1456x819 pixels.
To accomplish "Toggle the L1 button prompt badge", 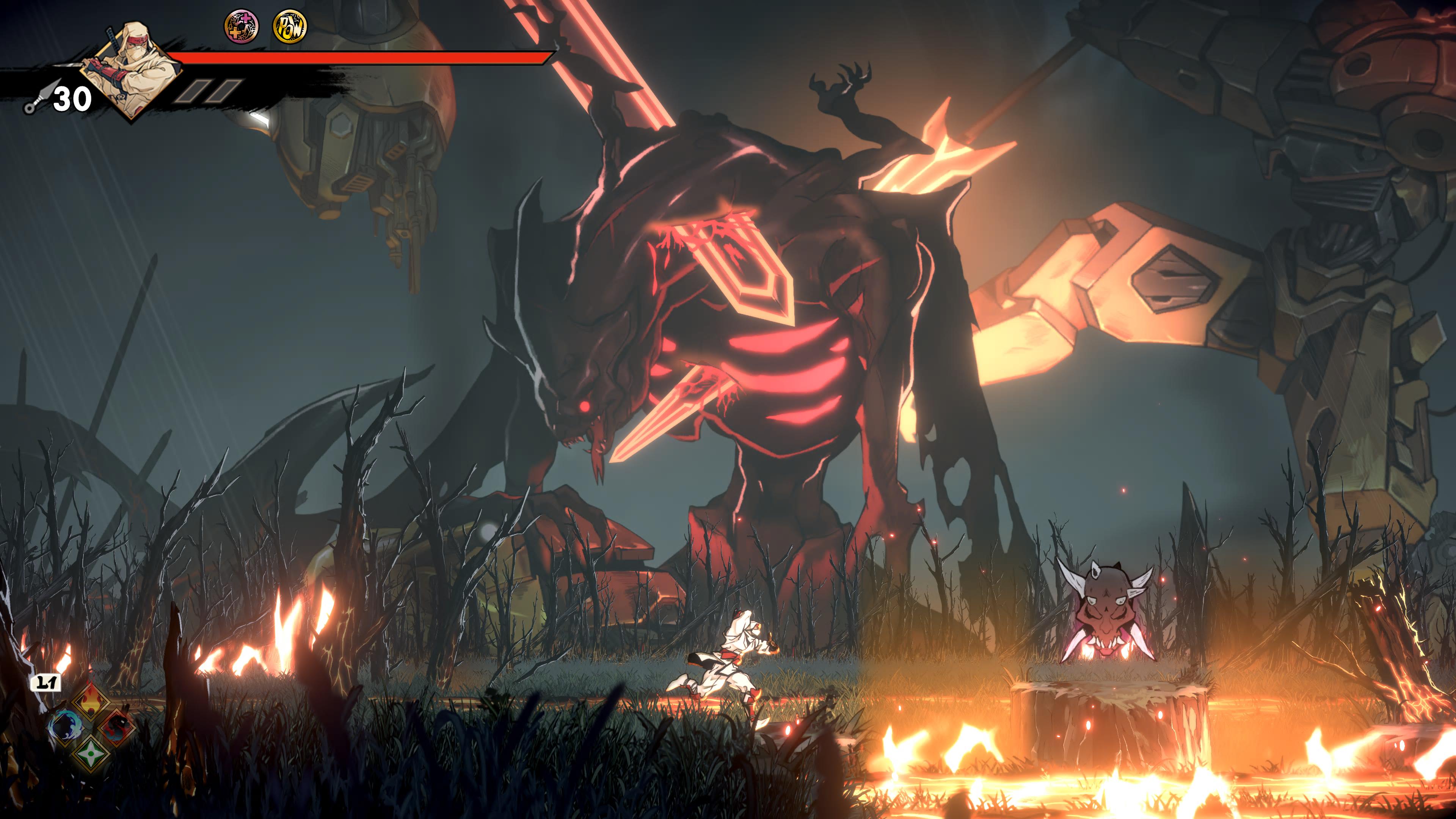I will click(46, 682).
